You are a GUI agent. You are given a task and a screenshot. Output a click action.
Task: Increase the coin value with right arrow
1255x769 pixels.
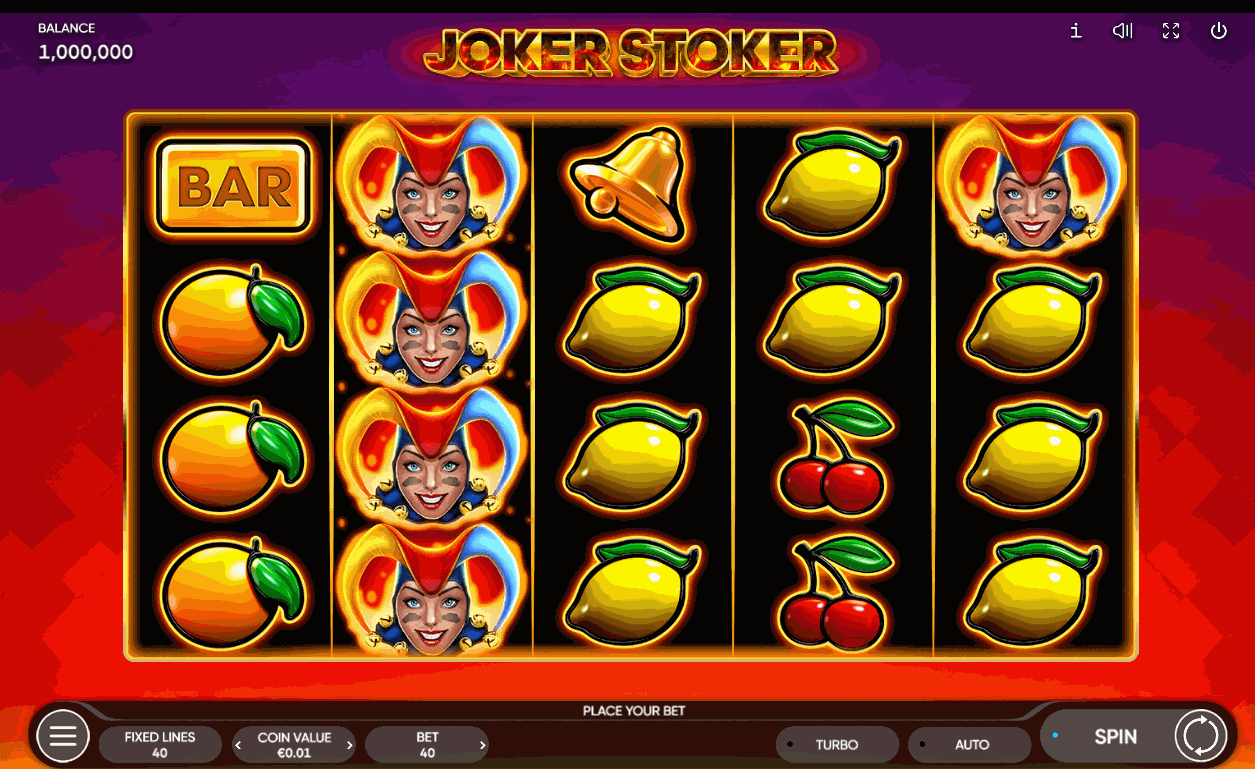[x=350, y=745]
